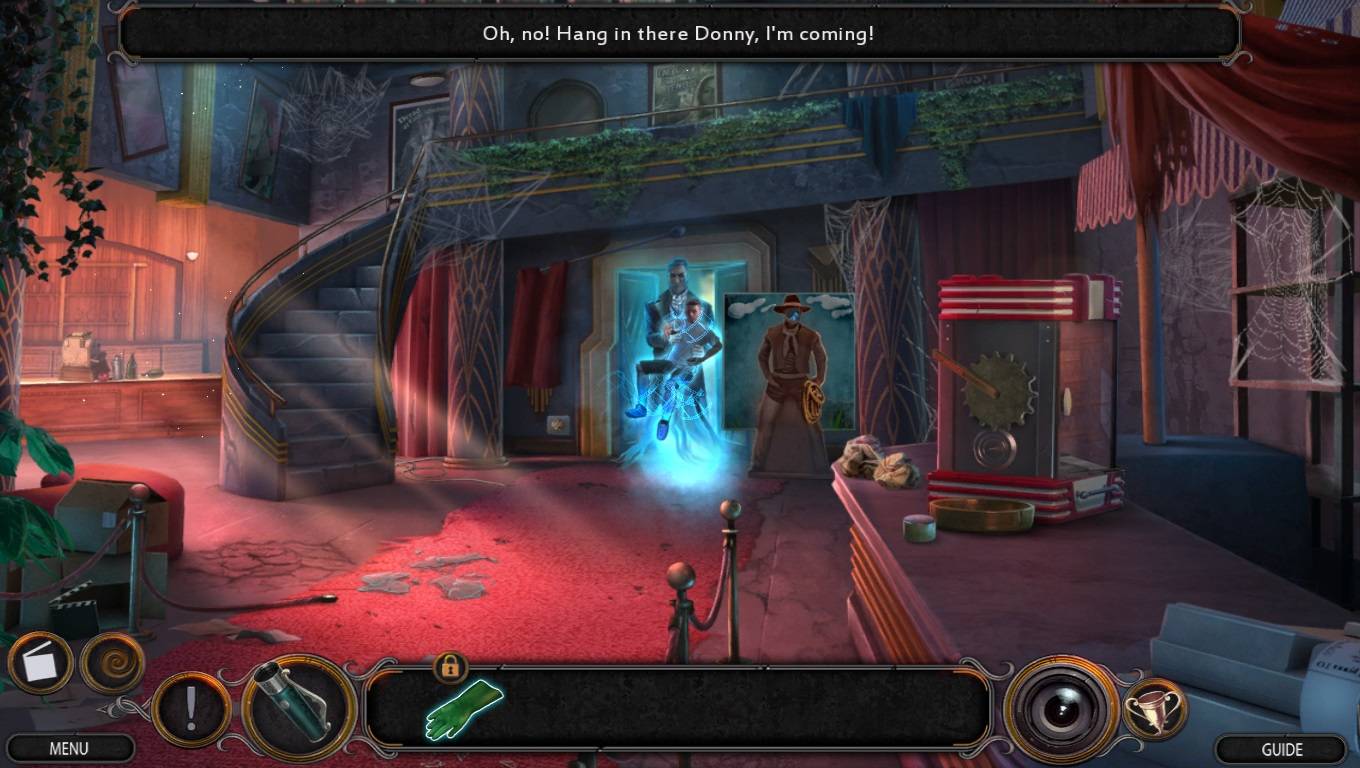Open the game MENU

[x=68, y=748]
